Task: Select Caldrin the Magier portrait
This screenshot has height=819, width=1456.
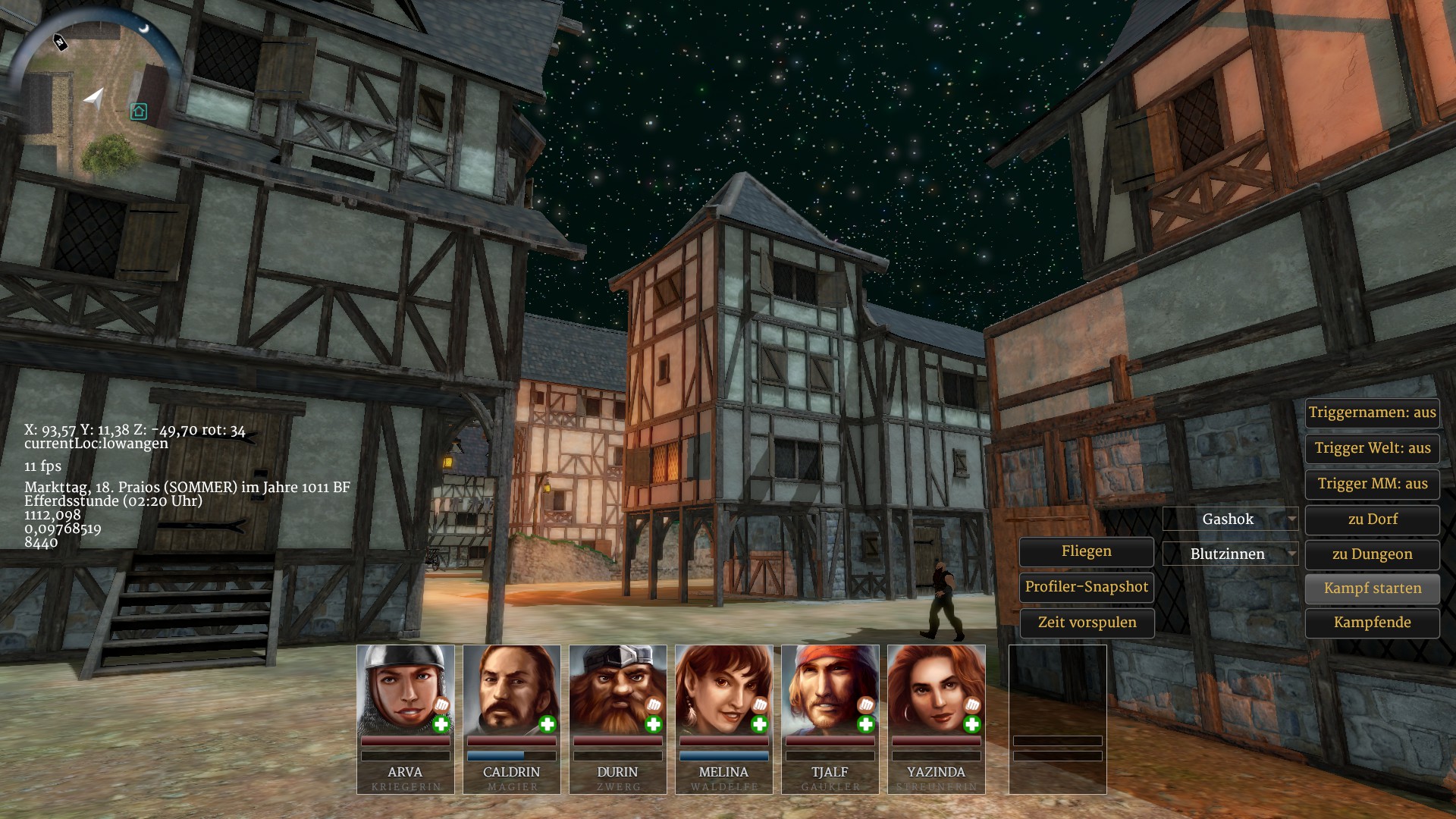Action: tap(511, 690)
